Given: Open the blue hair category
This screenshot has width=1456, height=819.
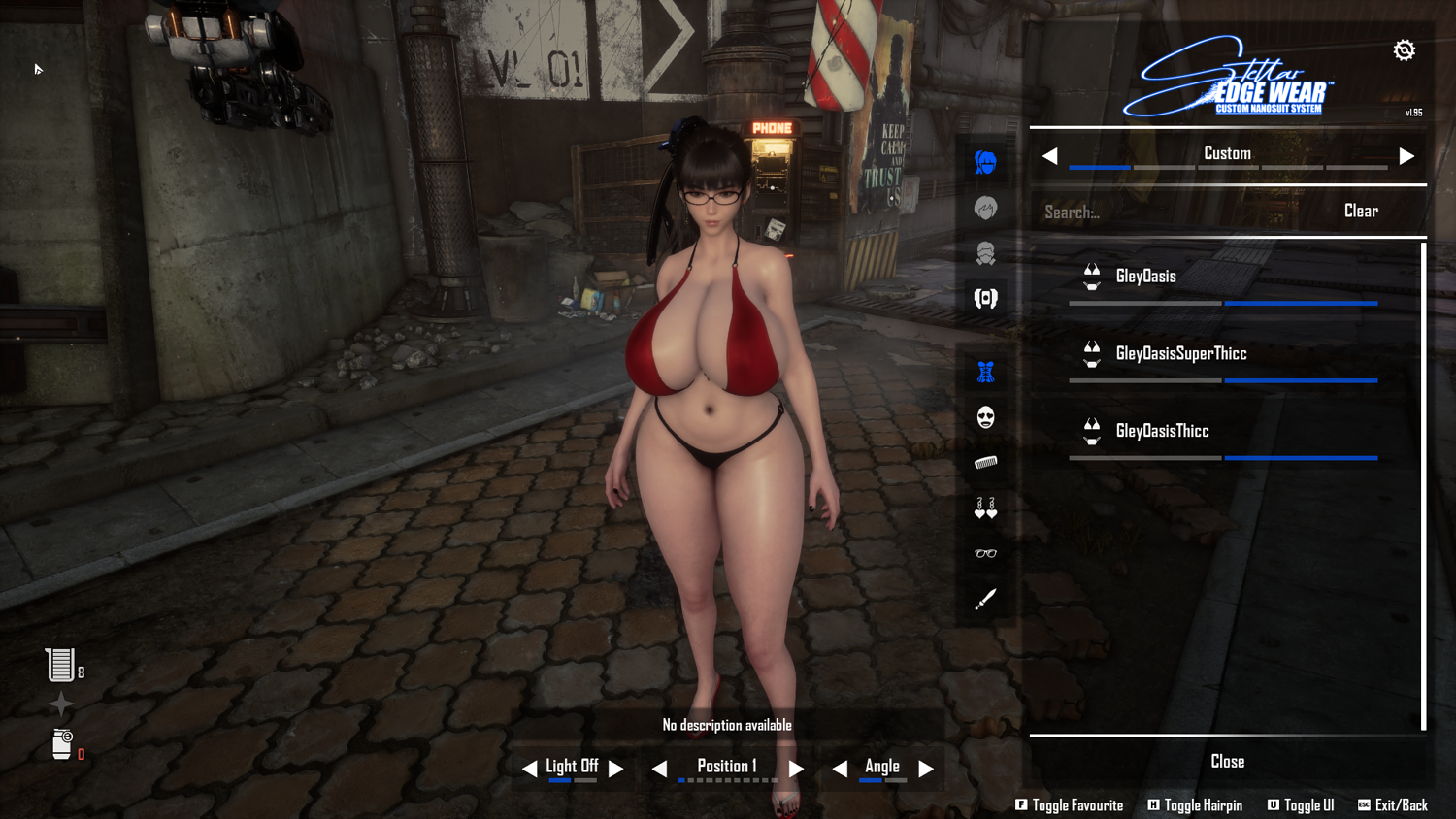Looking at the screenshot, I should tap(985, 162).
